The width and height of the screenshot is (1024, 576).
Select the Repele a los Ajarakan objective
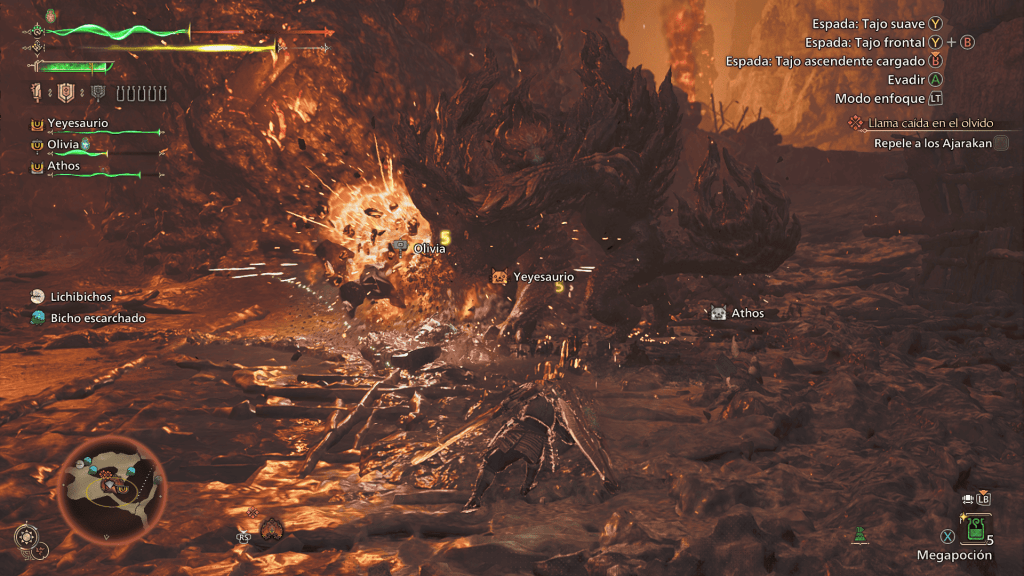932,143
